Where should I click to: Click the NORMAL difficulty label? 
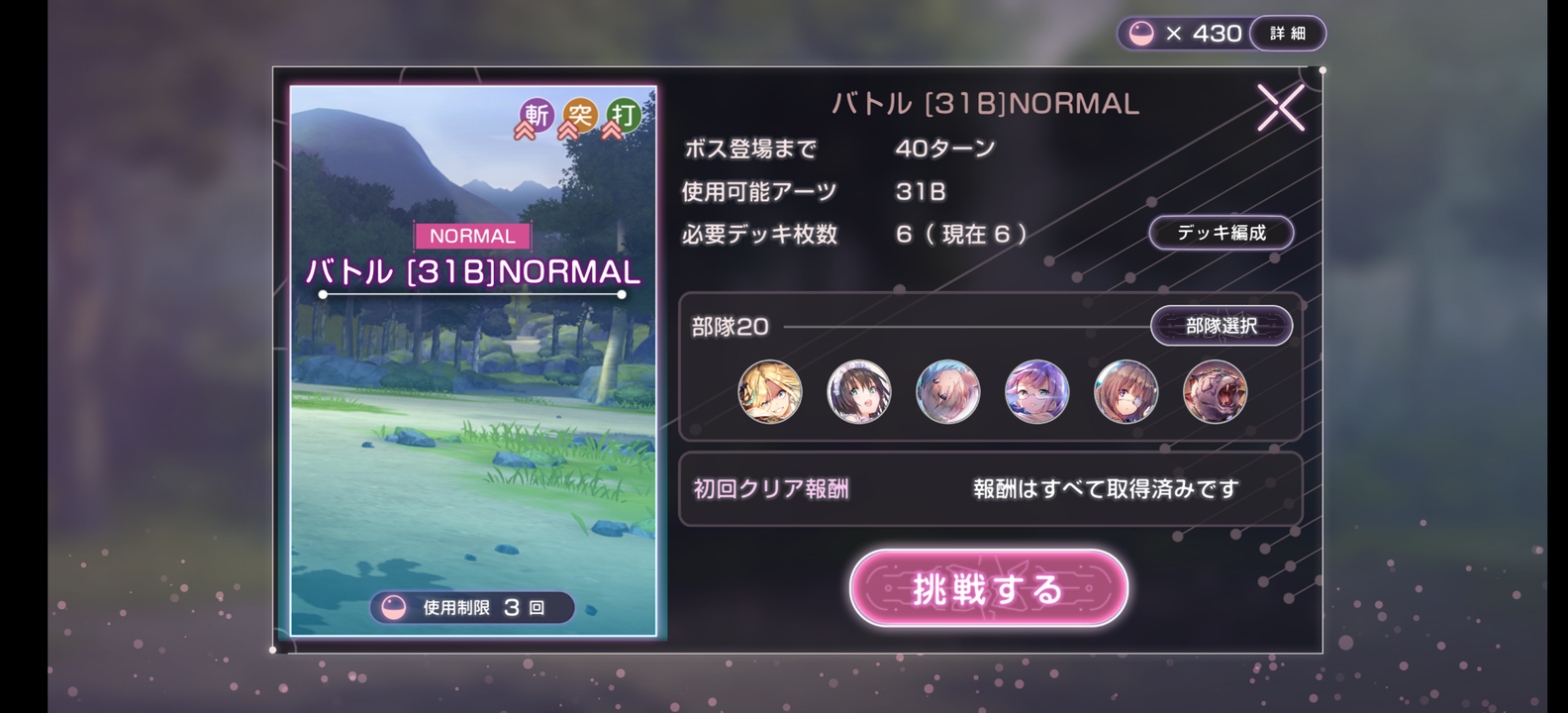coord(472,235)
